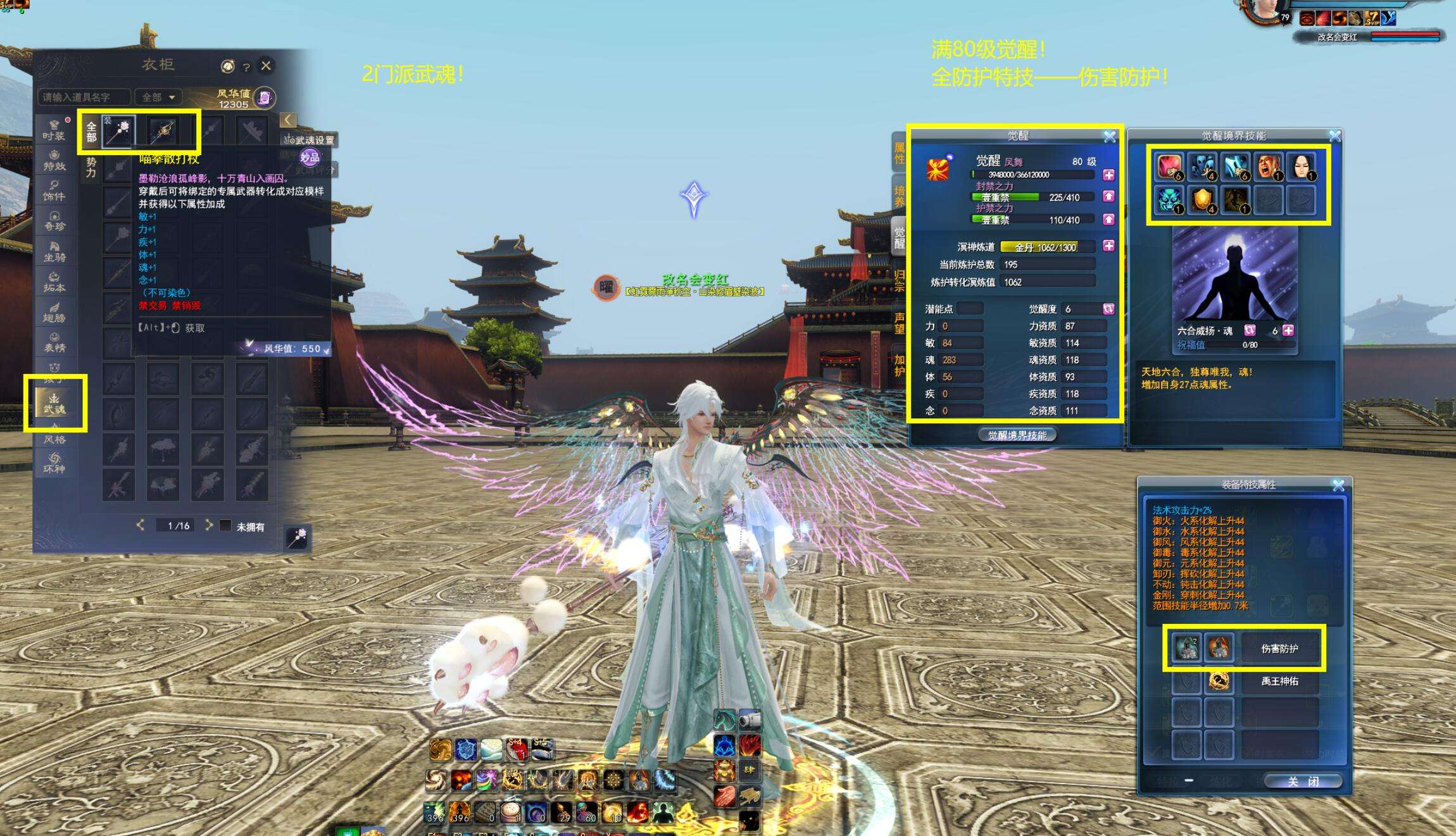Close the 装备特技属性 panel with X
This screenshot has height=836, width=1456.
click(x=1338, y=485)
